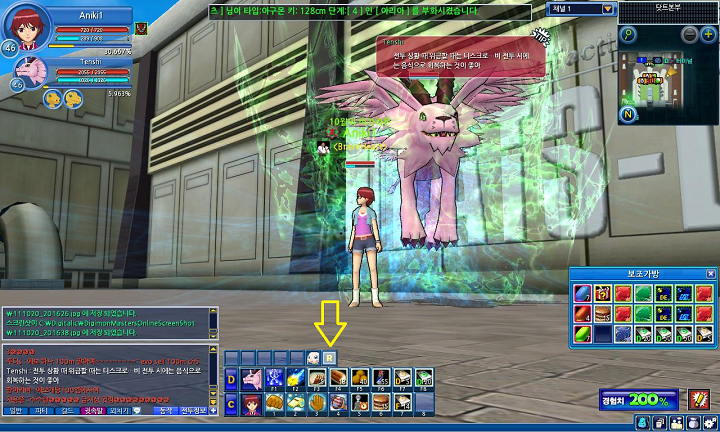Screen dimensions: 720x432
Task: Switch to the guild chat tab
Action: pos(66,410)
